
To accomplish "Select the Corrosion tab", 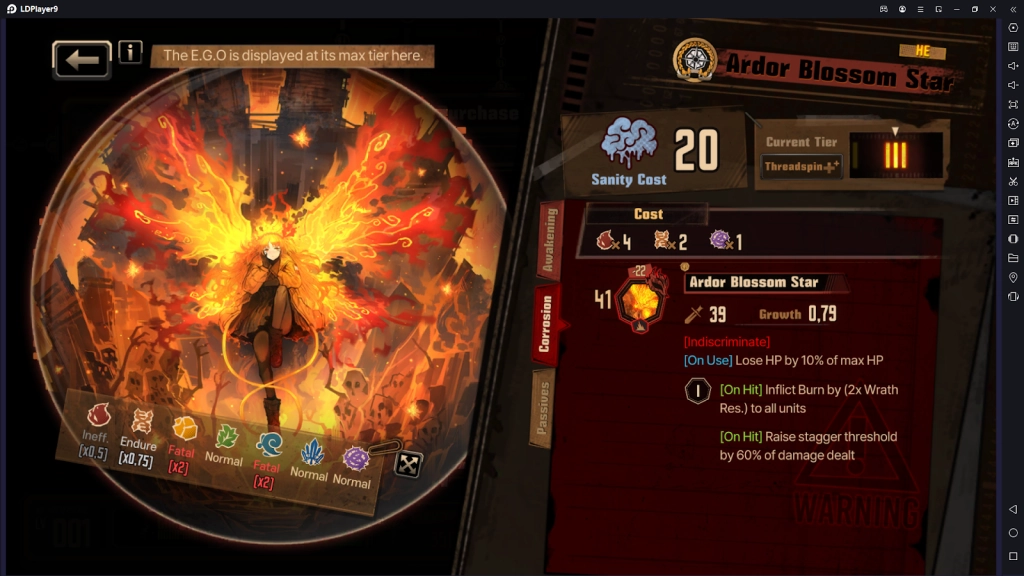I will pyautogui.click(x=546, y=324).
